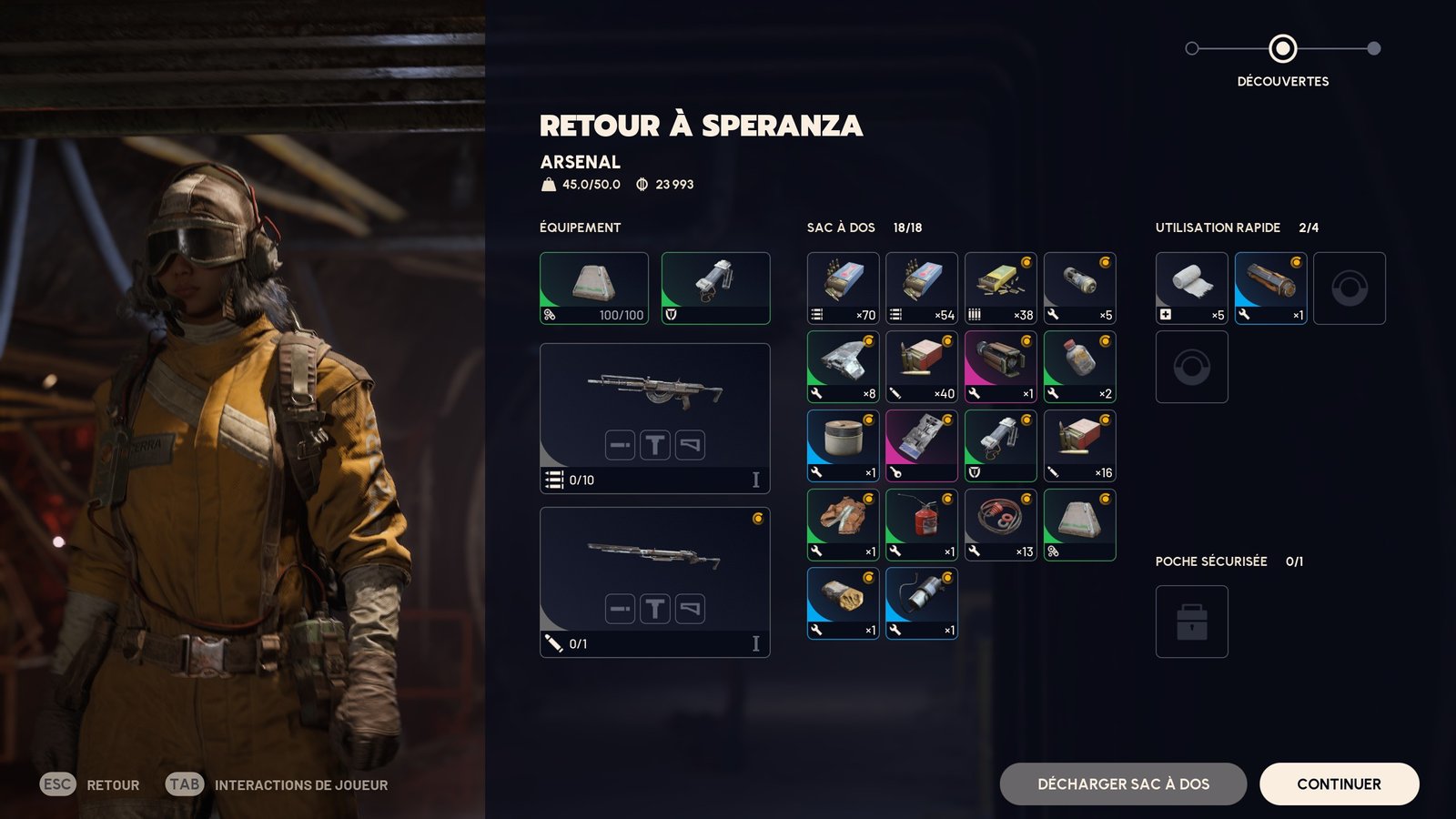Image resolution: width=1456 pixels, height=819 pixels.
Task: Select the yellow ammo box x38
Action: coord(1000,288)
